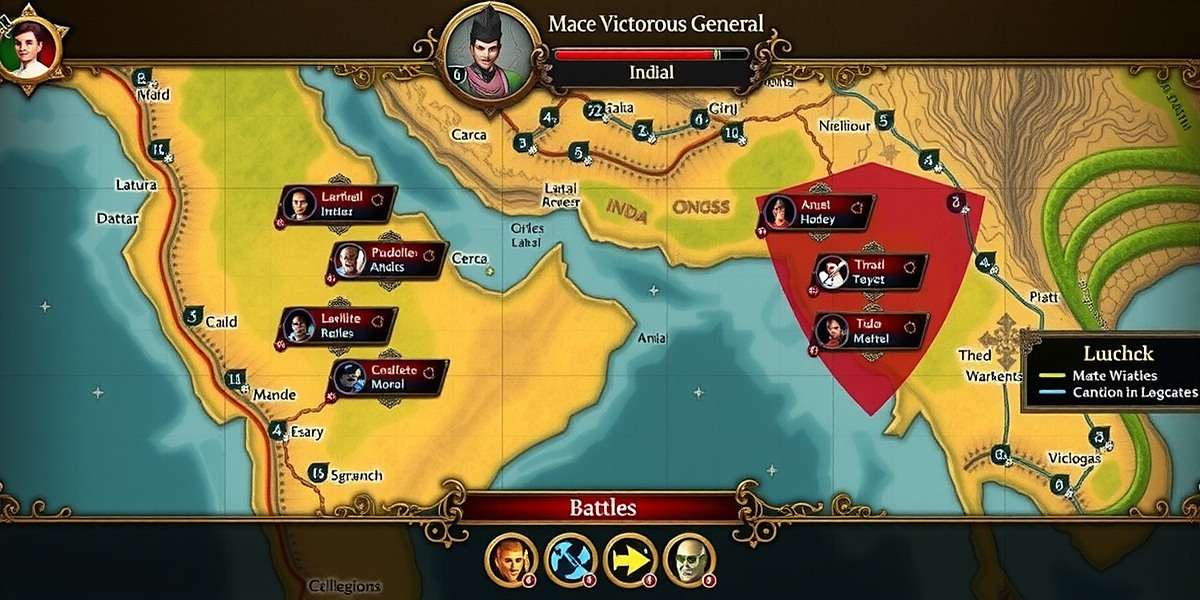1200x600 pixels.
Task: Select the Lartirel Inties unit banner
Action: [x=337, y=205]
